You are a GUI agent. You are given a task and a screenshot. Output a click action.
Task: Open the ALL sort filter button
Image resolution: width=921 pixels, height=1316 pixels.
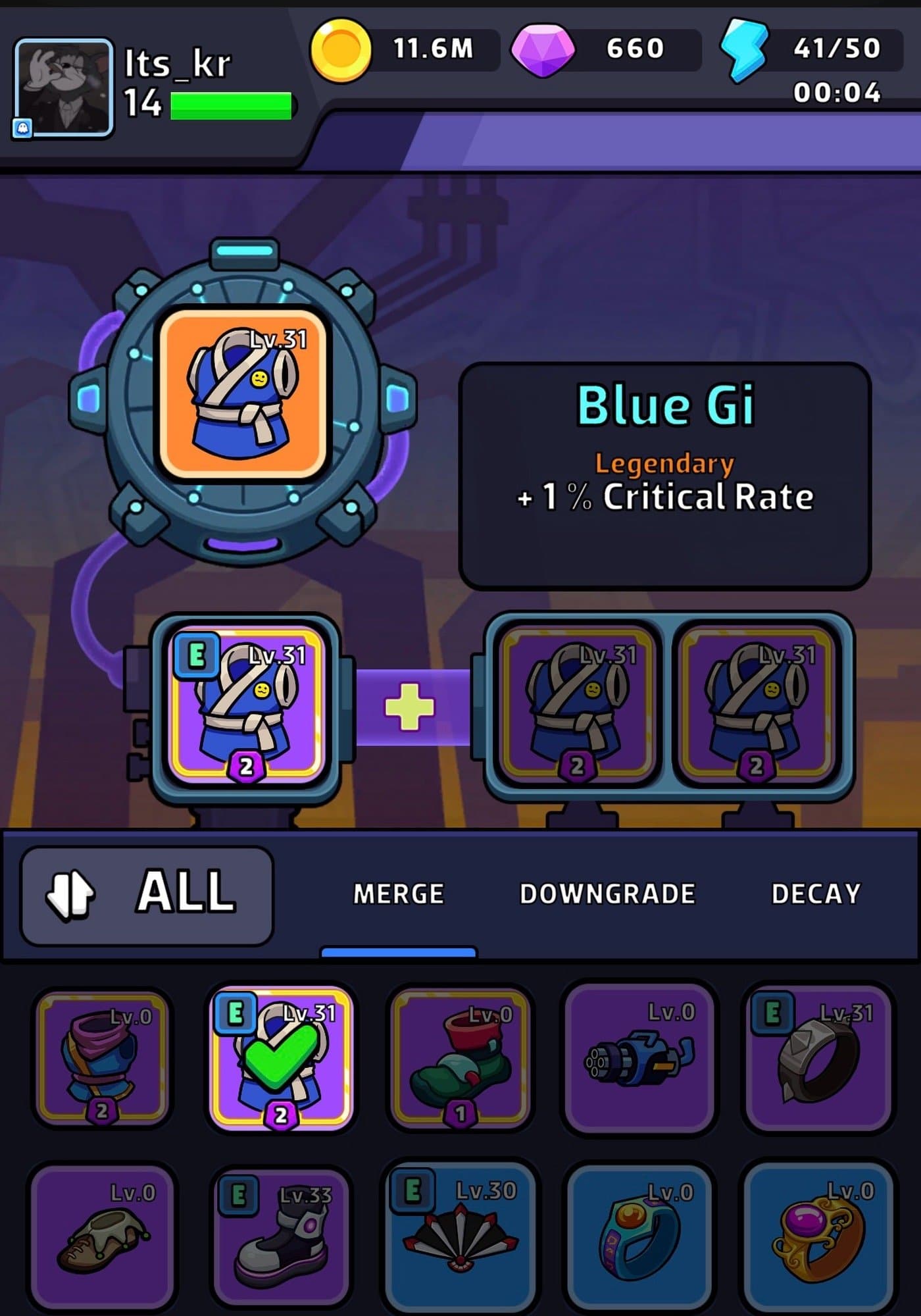point(147,895)
